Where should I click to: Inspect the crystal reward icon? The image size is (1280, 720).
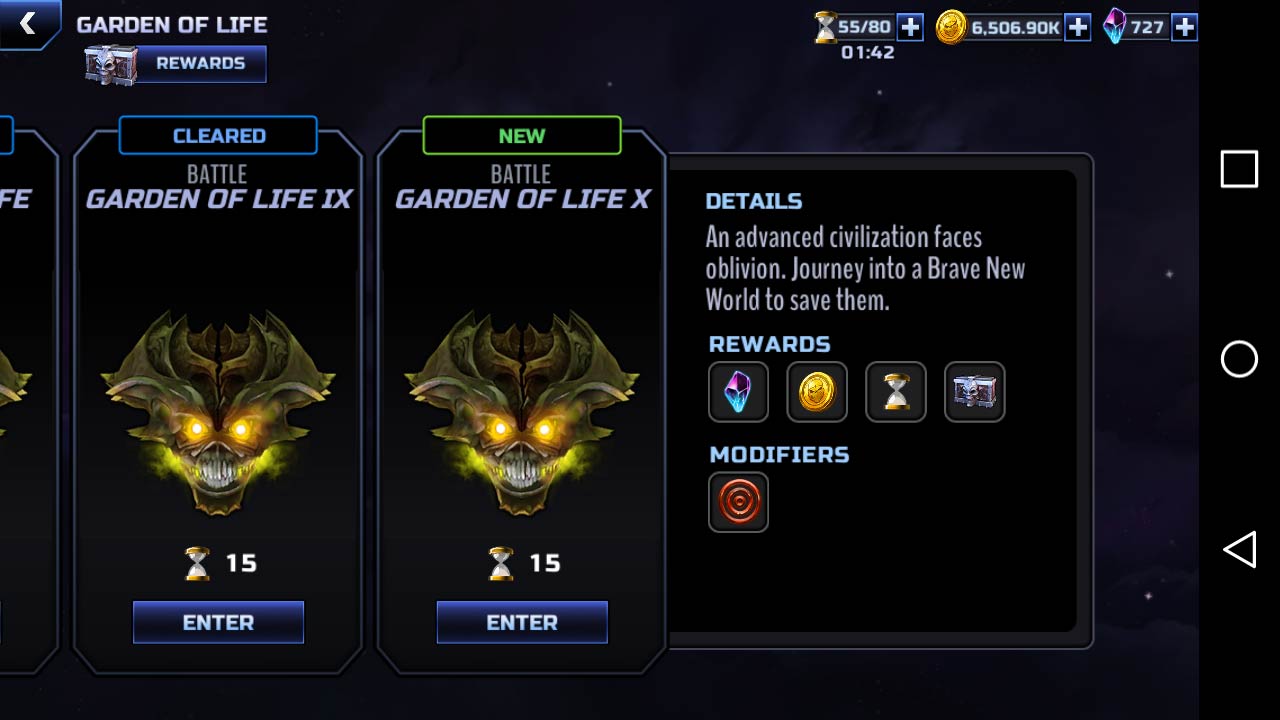738,392
